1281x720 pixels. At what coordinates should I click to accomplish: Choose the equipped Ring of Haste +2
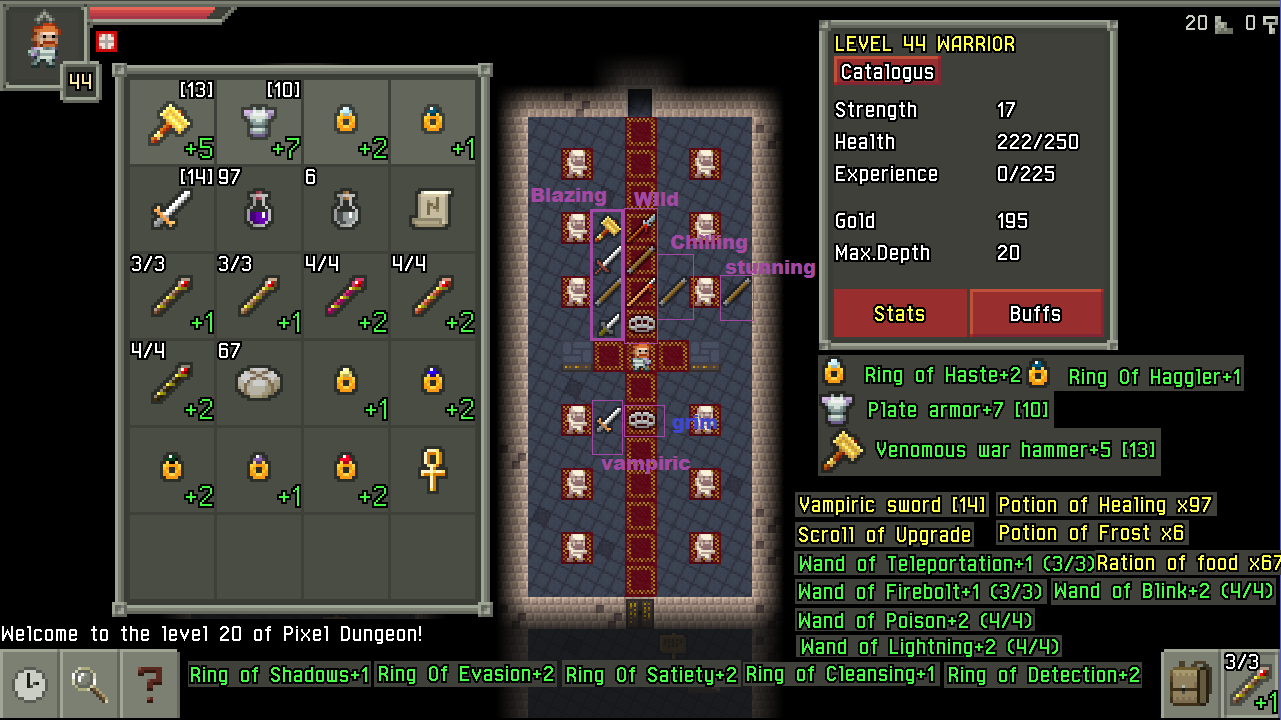[346, 123]
